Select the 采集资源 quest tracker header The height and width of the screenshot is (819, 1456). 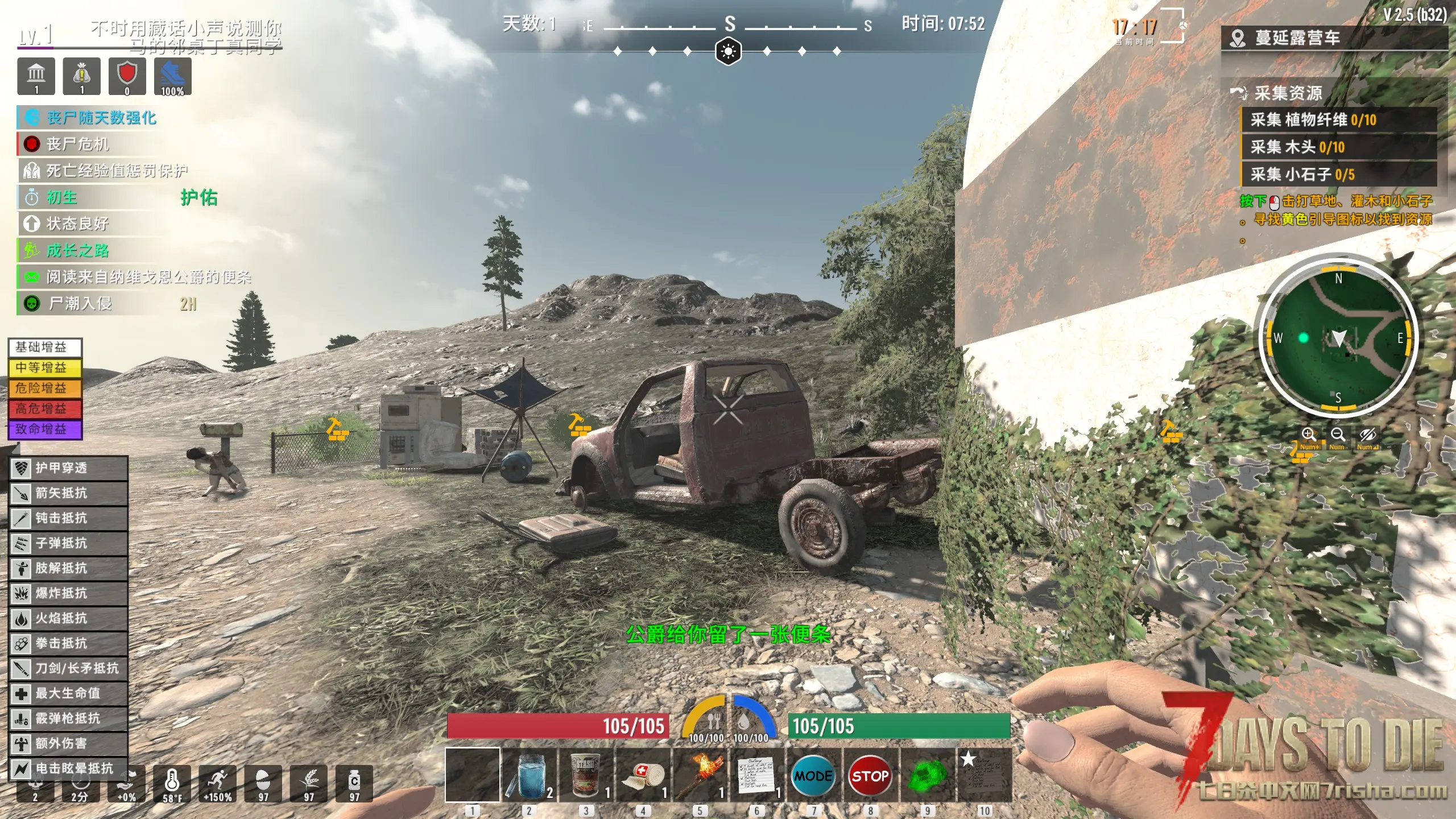[x=1288, y=93]
